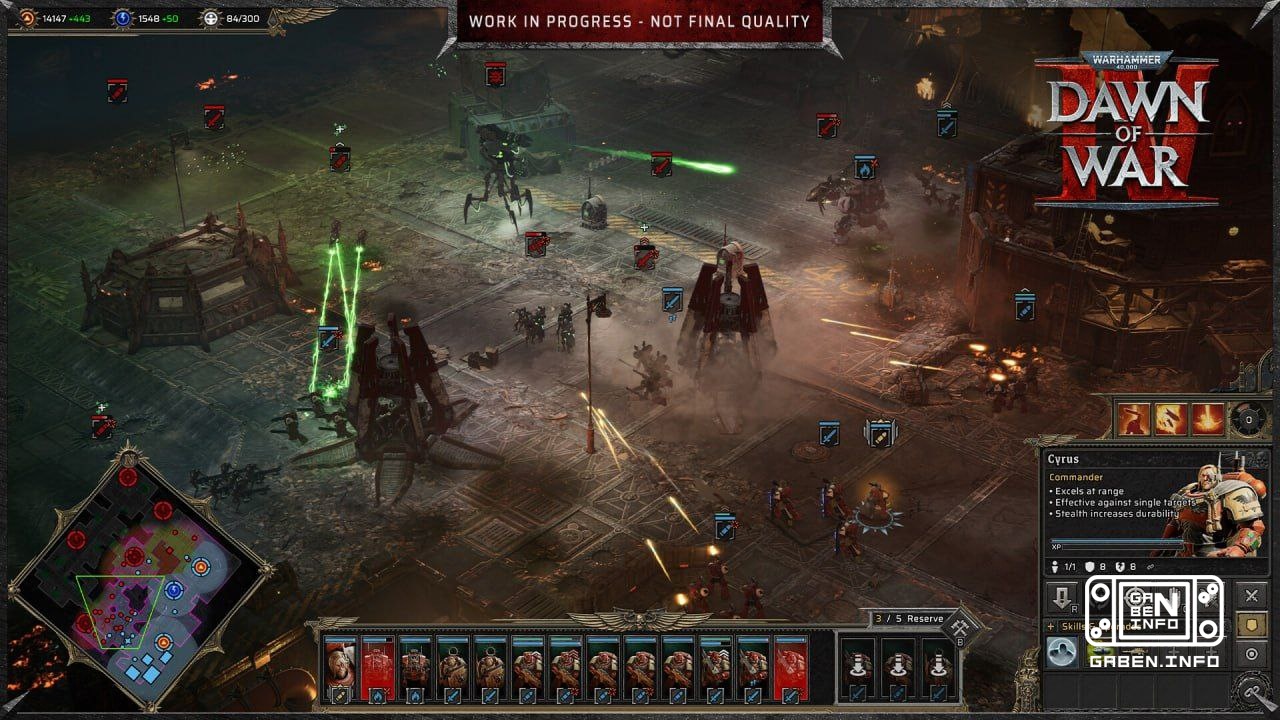
Task: Expand the Skills panel using the plus button
Action: point(1049,628)
